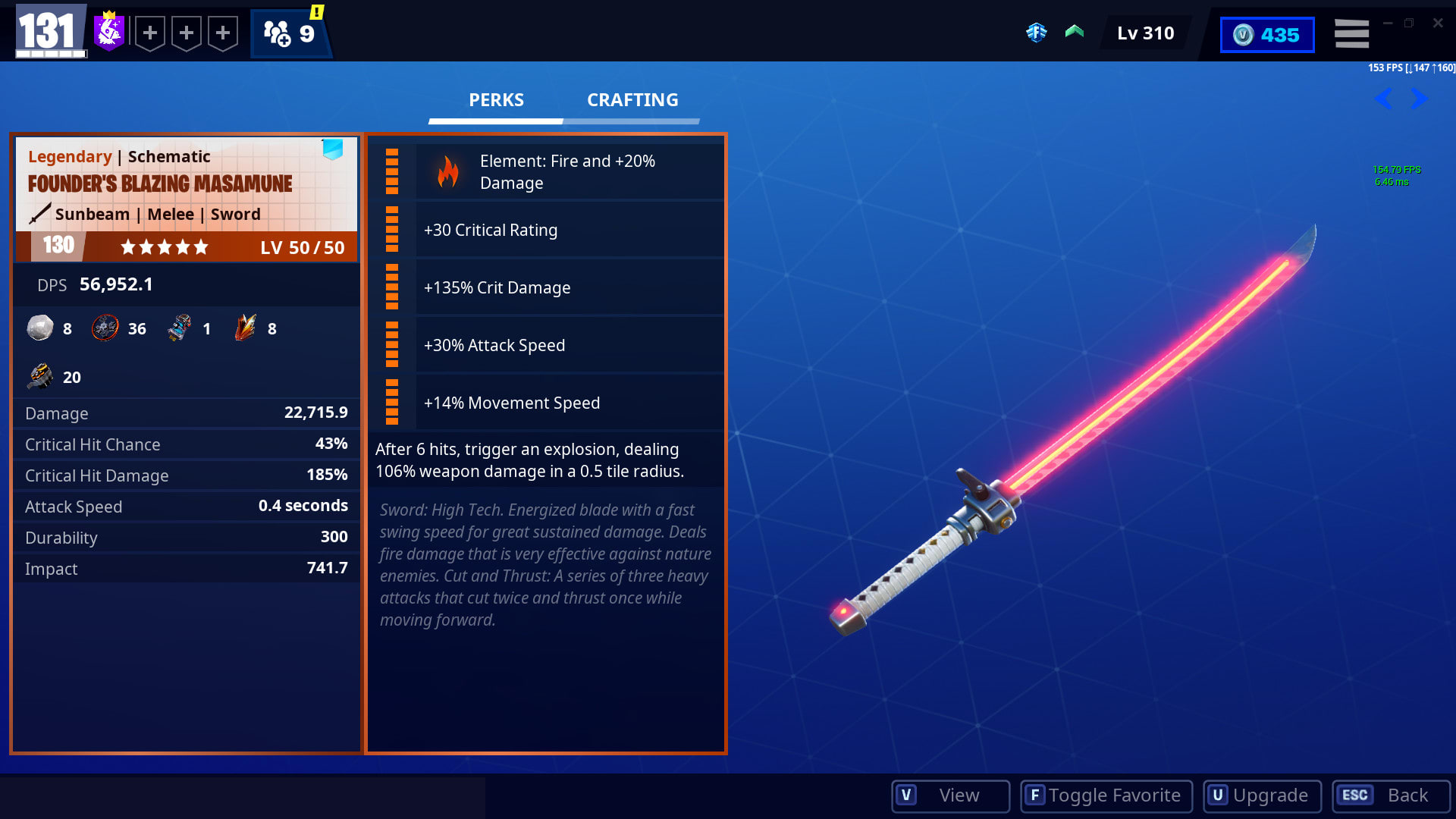Click the View button

[950, 795]
